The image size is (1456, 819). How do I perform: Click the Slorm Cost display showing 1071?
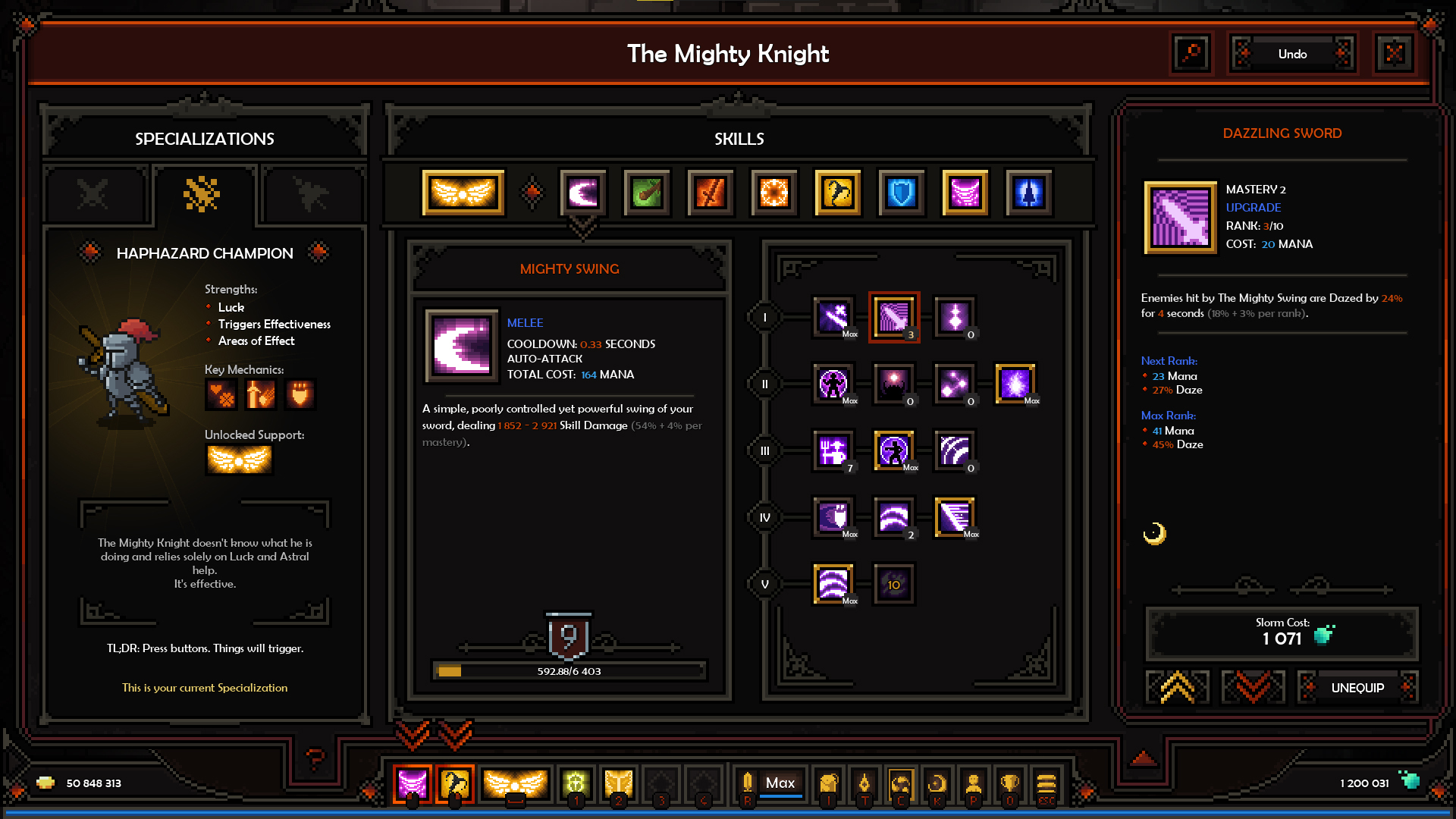click(x=1282, y=634)
